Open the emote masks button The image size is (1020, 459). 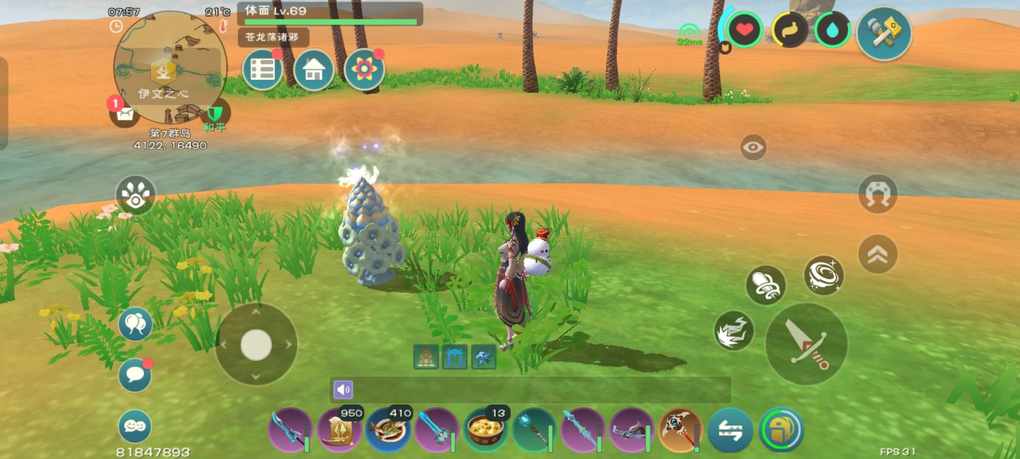click(x=135, y=426)
